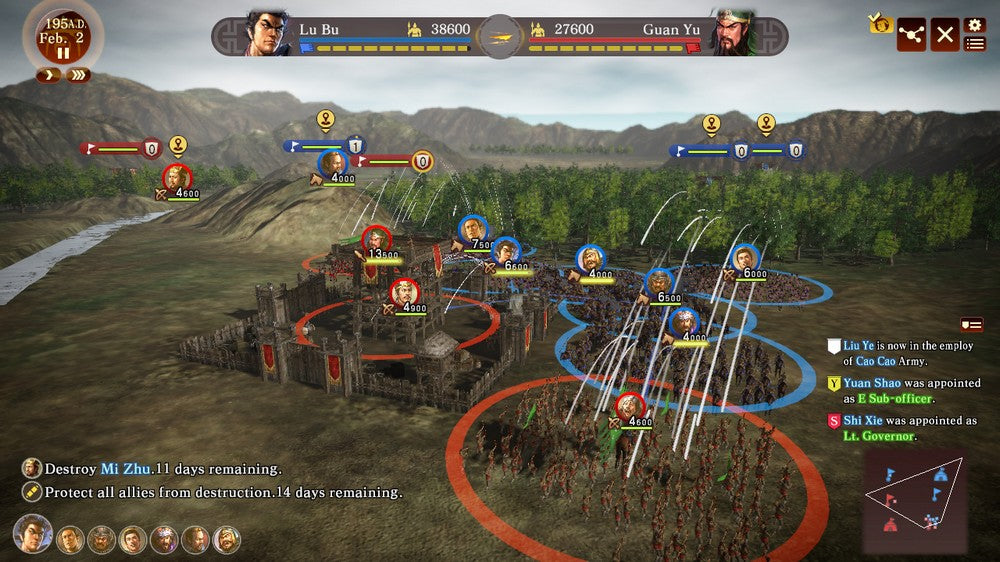Click the yellow checkmark portrait icon
The image size is (1000, 562).
(881, 23)
